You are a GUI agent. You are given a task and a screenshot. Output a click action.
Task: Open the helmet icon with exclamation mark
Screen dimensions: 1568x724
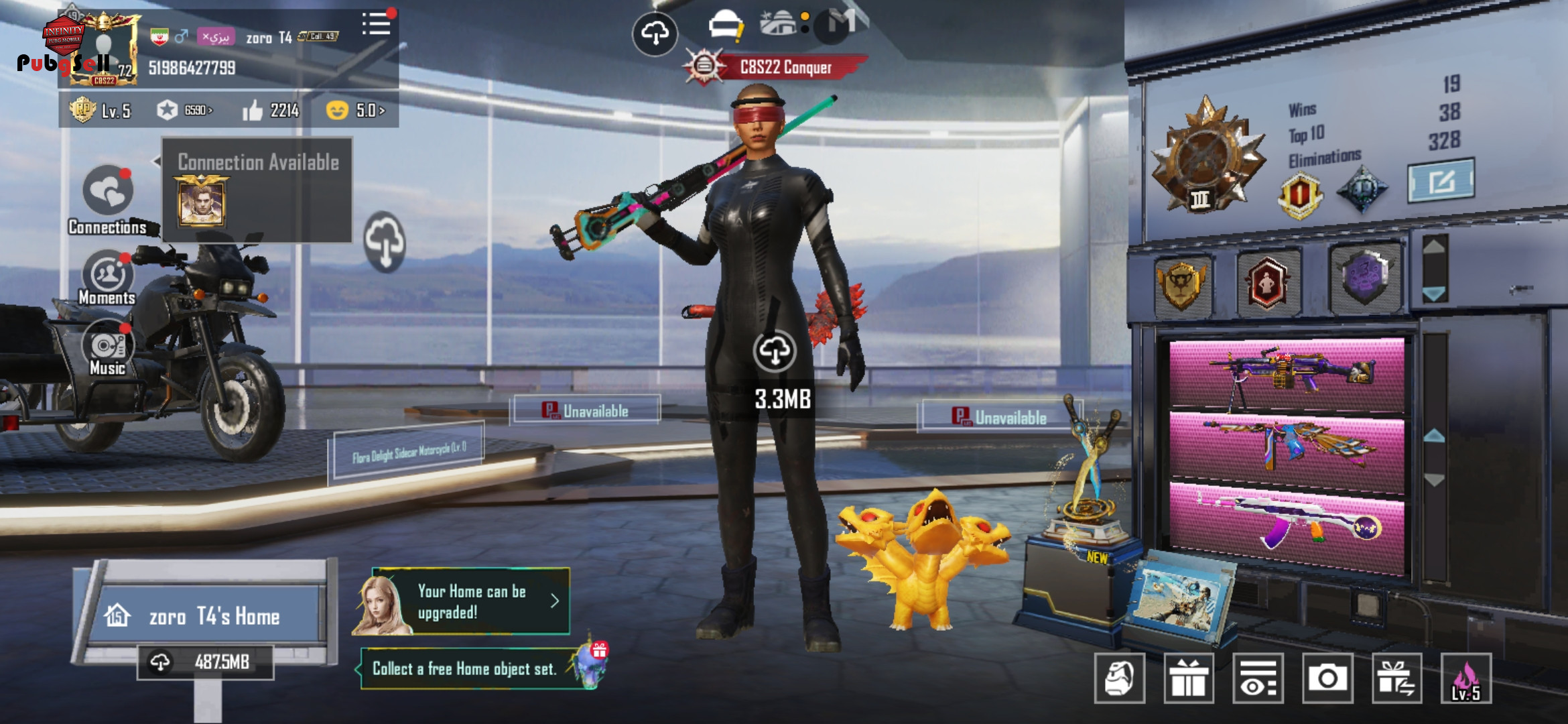point(726,27)
